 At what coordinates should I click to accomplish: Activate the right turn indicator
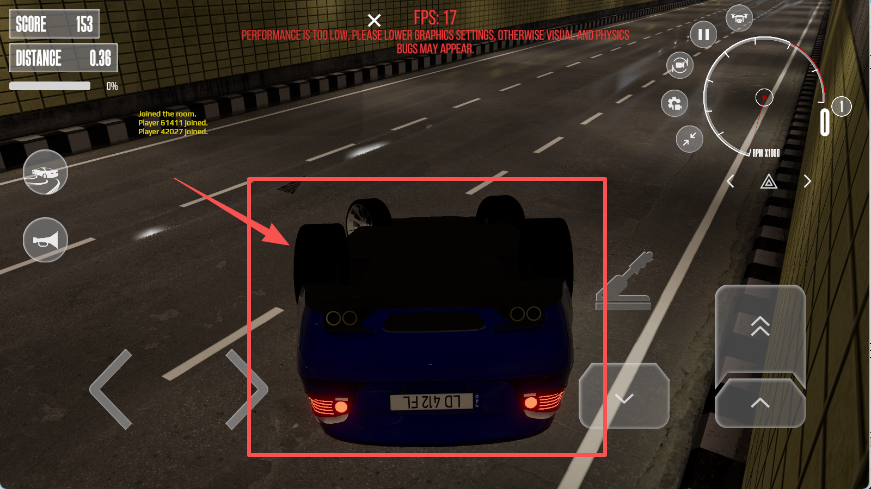[x=807, y=182]
